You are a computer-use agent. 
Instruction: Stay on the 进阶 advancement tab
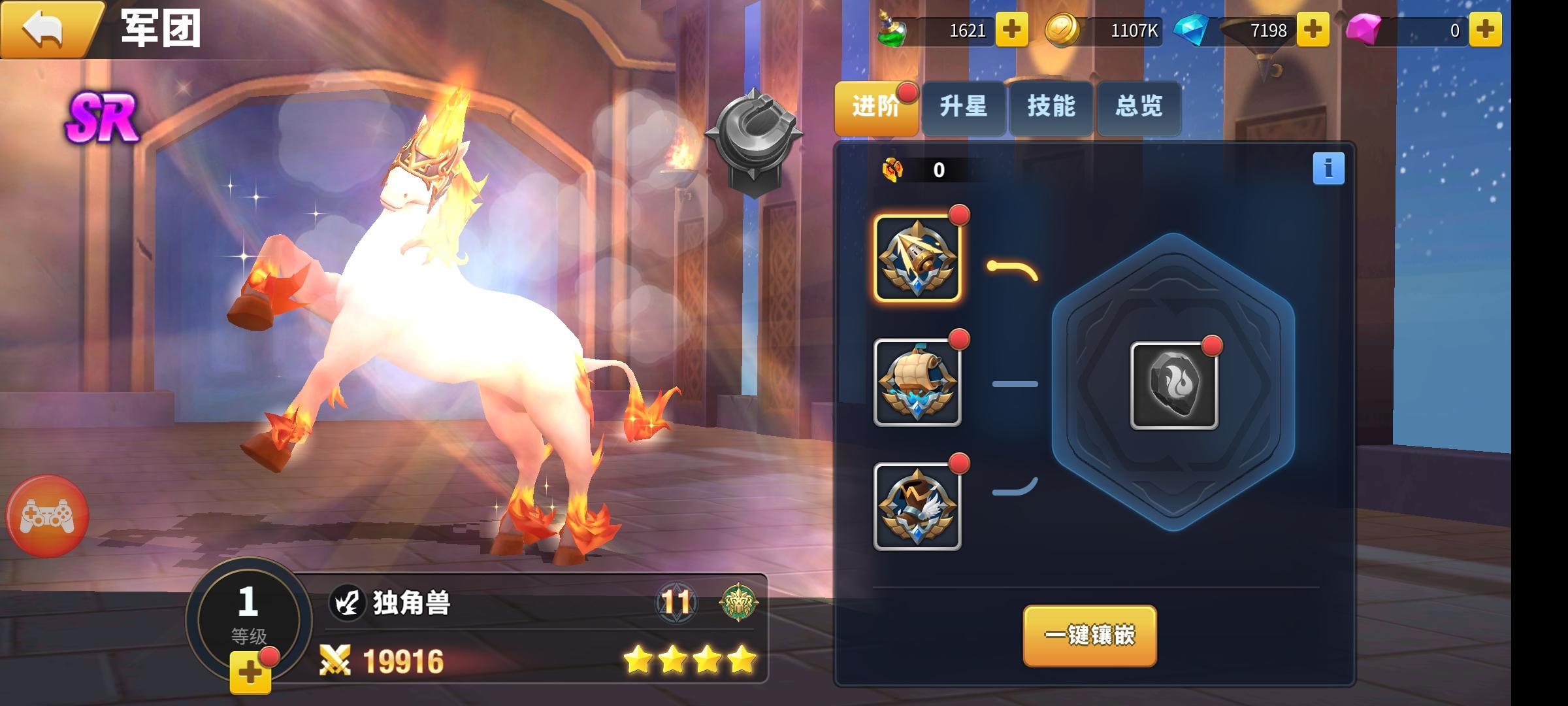tap(875, 109)
